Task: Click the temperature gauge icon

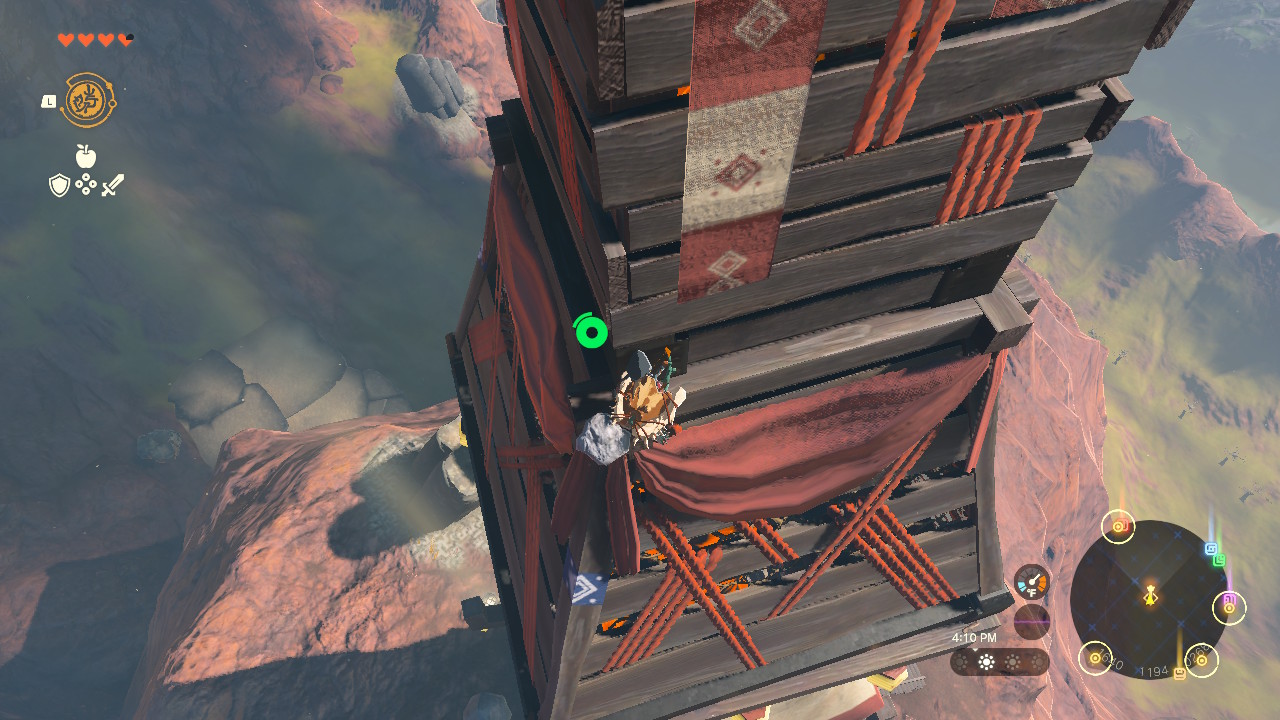Action: pyautogui.click(x=1031, y=582)
